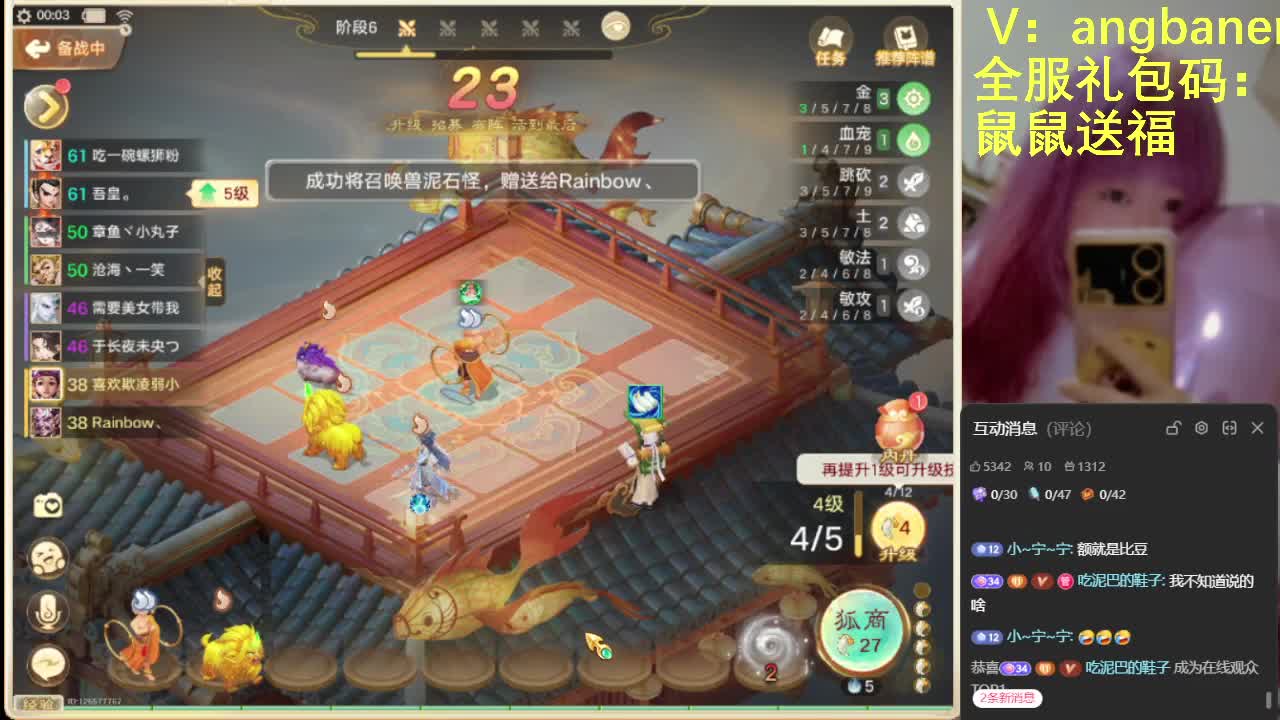Image resolution: width=1280 pixels, height=720 pixels.
Task: Toggle the lock icon on the chat panel
Action: 1174,428
